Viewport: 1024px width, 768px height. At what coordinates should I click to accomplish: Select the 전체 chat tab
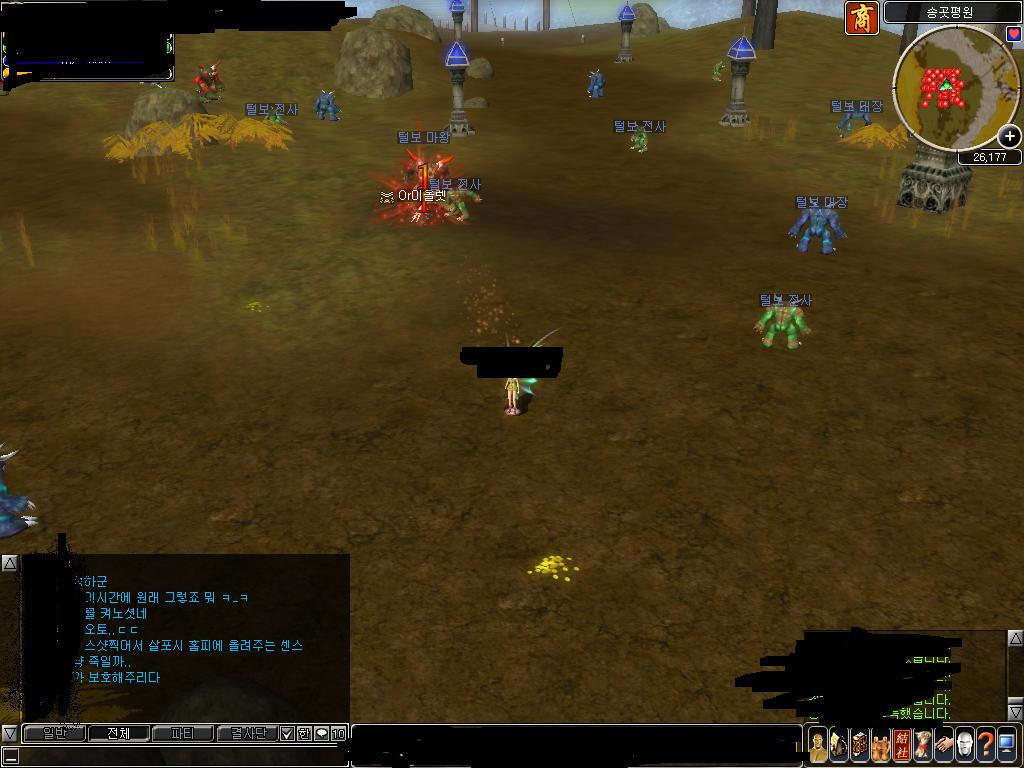coord(118,734)
